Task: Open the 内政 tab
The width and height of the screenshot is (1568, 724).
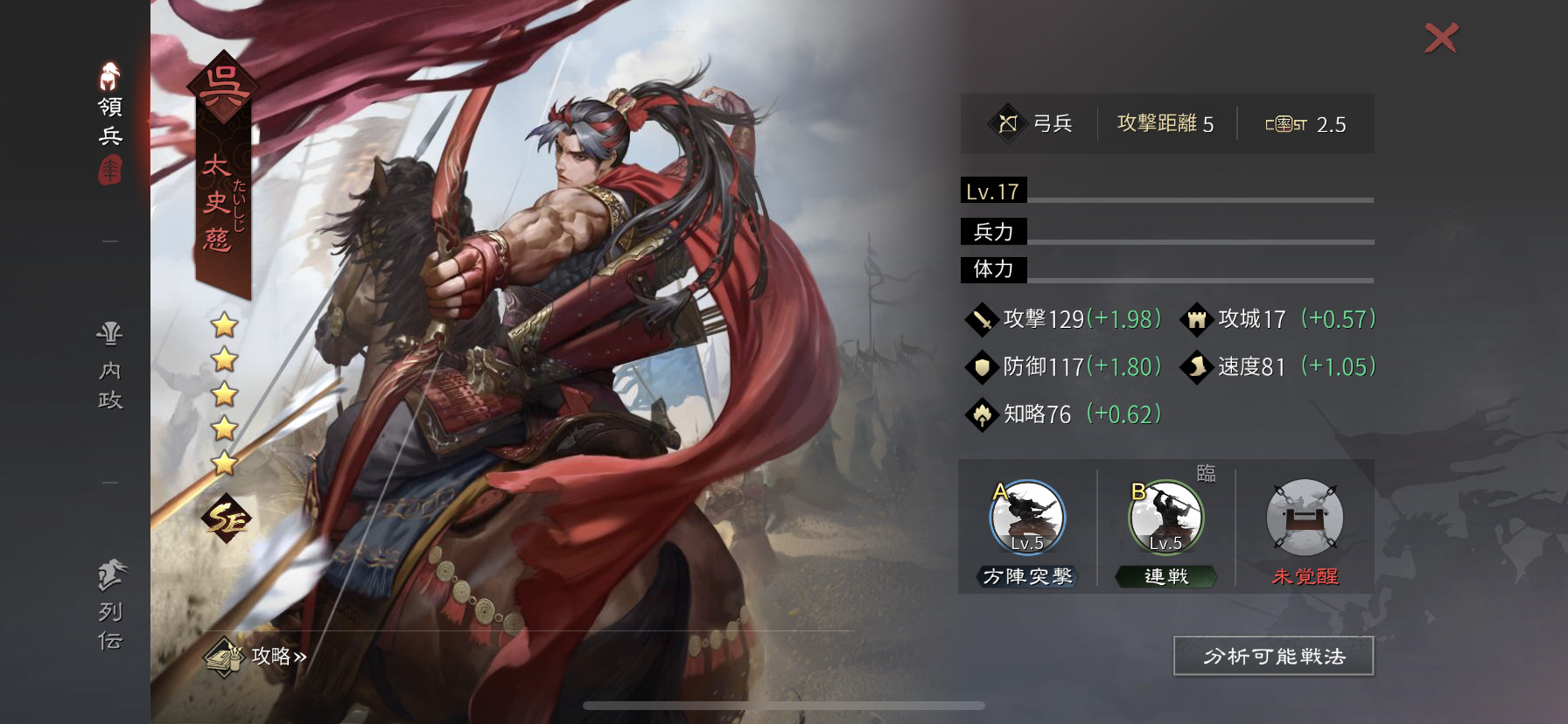Action: [x=110, y=367]
